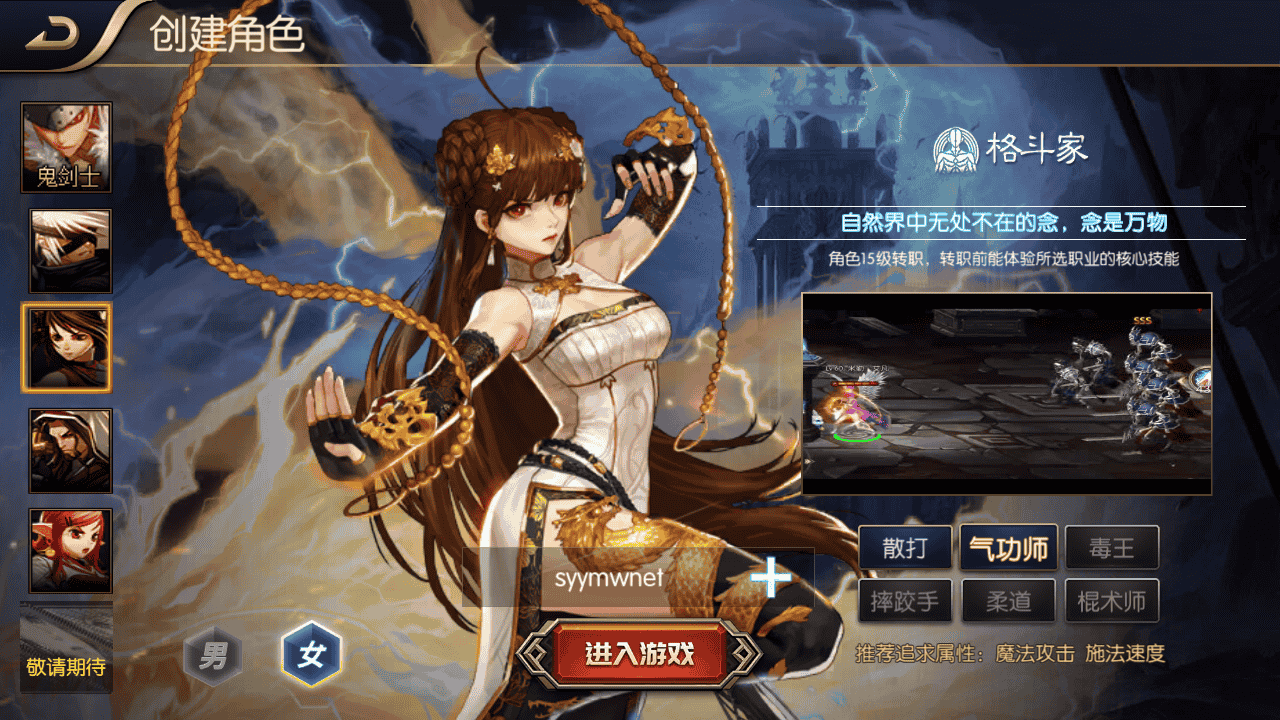Select female gender 女 hexagon
The height and width of the screenshot is (720, 1280).
pos(311,656)
